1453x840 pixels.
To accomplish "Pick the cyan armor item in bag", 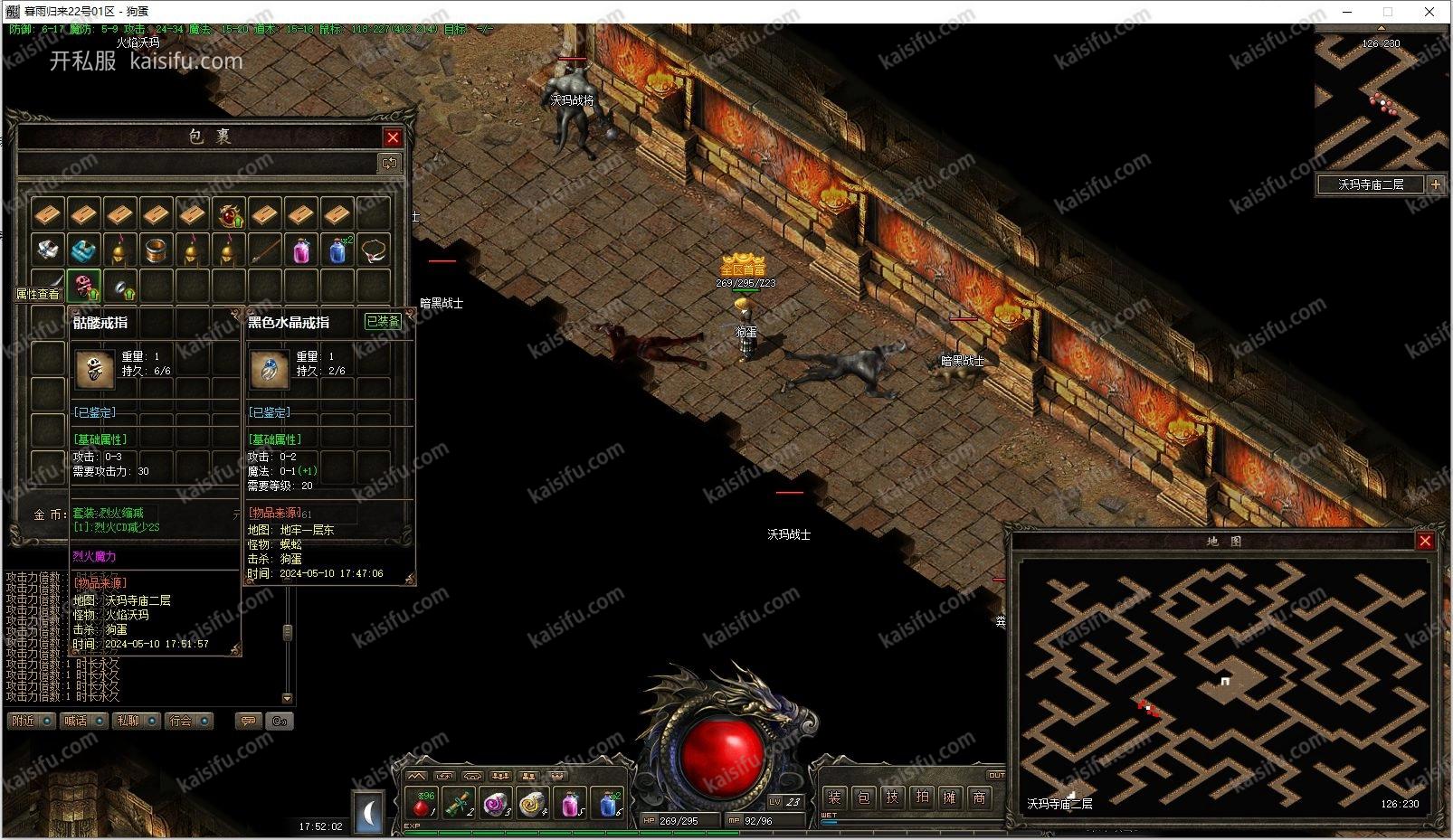I will click(x=84, y=250).
